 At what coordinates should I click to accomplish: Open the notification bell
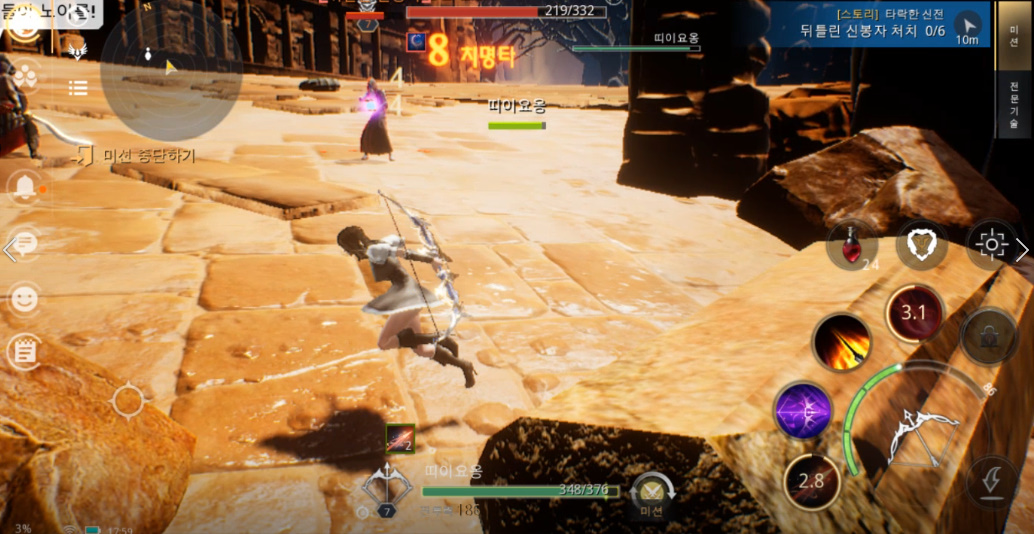pos(24,188)
